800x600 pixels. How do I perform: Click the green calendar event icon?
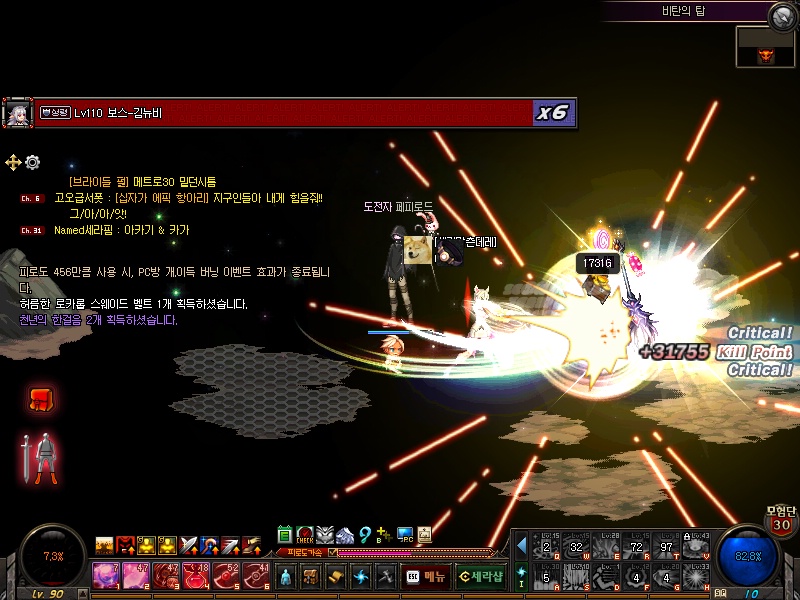tap(285, 535)
